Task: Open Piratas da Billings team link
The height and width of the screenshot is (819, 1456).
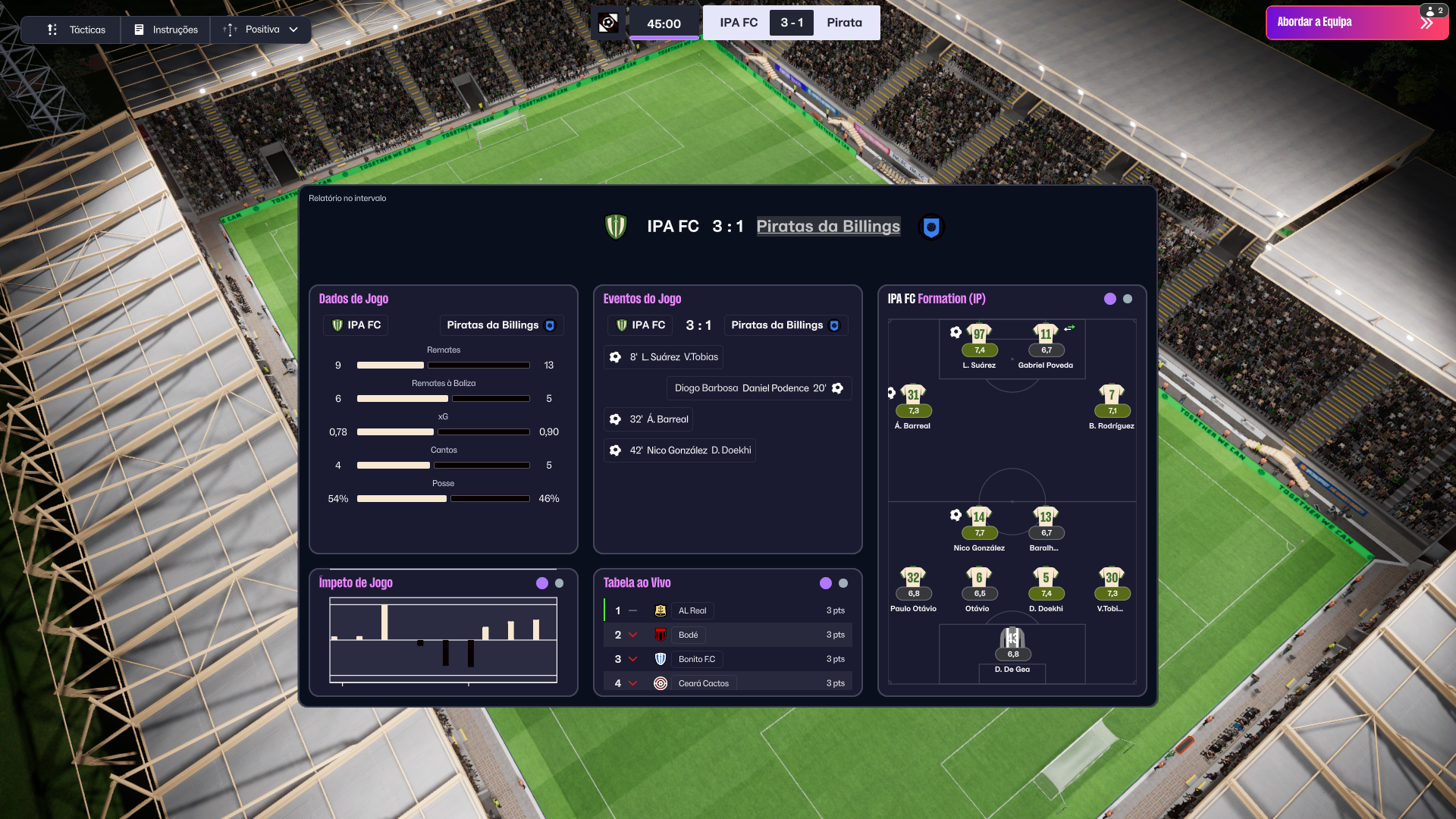Action: [828, 226]
